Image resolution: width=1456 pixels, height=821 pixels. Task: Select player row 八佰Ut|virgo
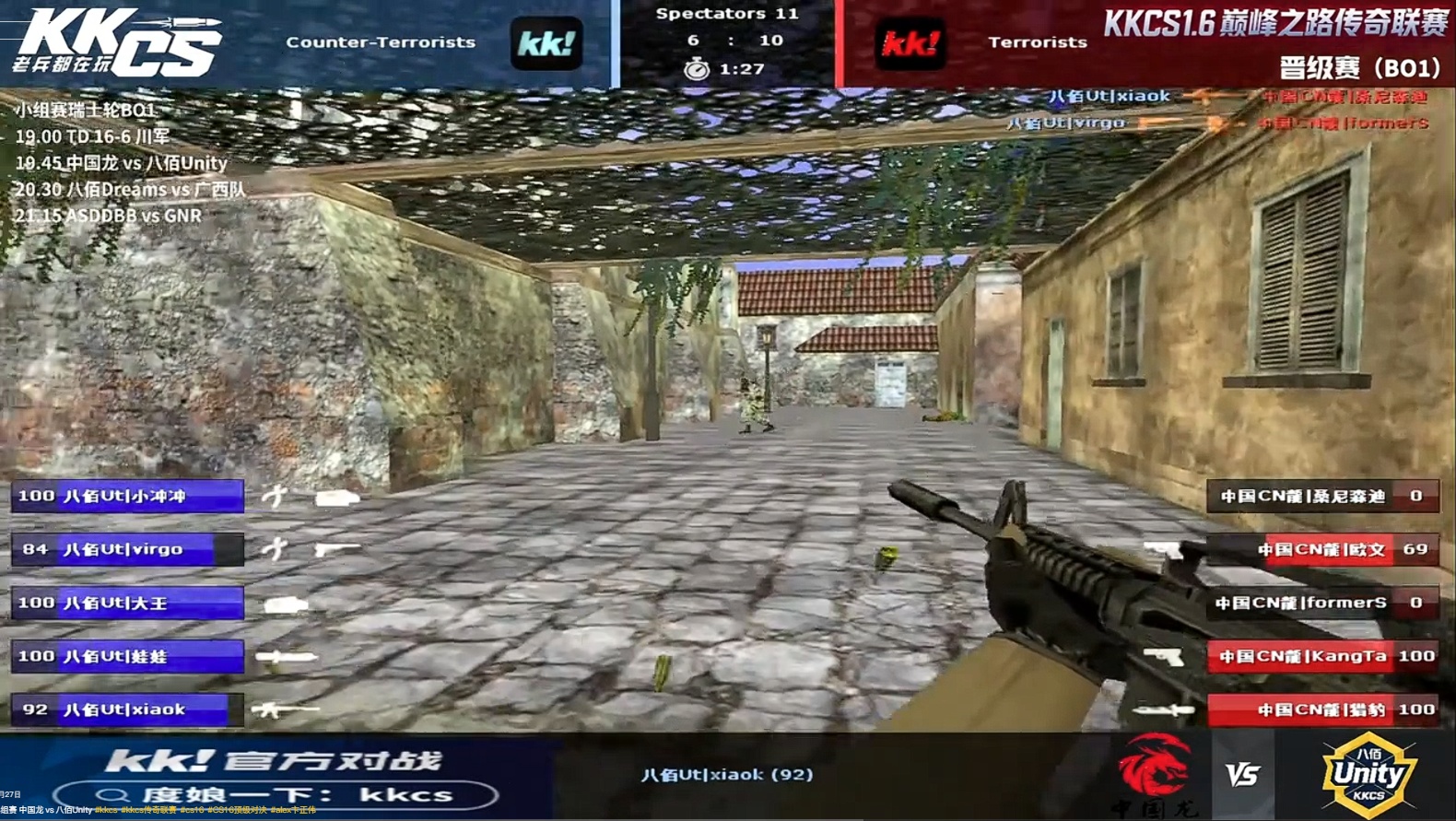(127, 549)
